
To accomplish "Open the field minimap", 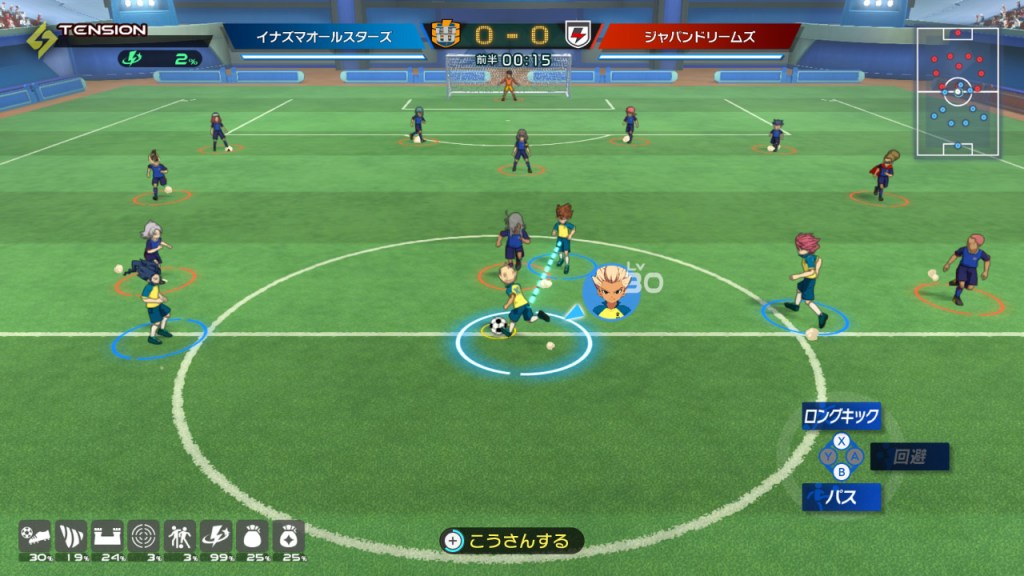I will [x=957, y=92].
